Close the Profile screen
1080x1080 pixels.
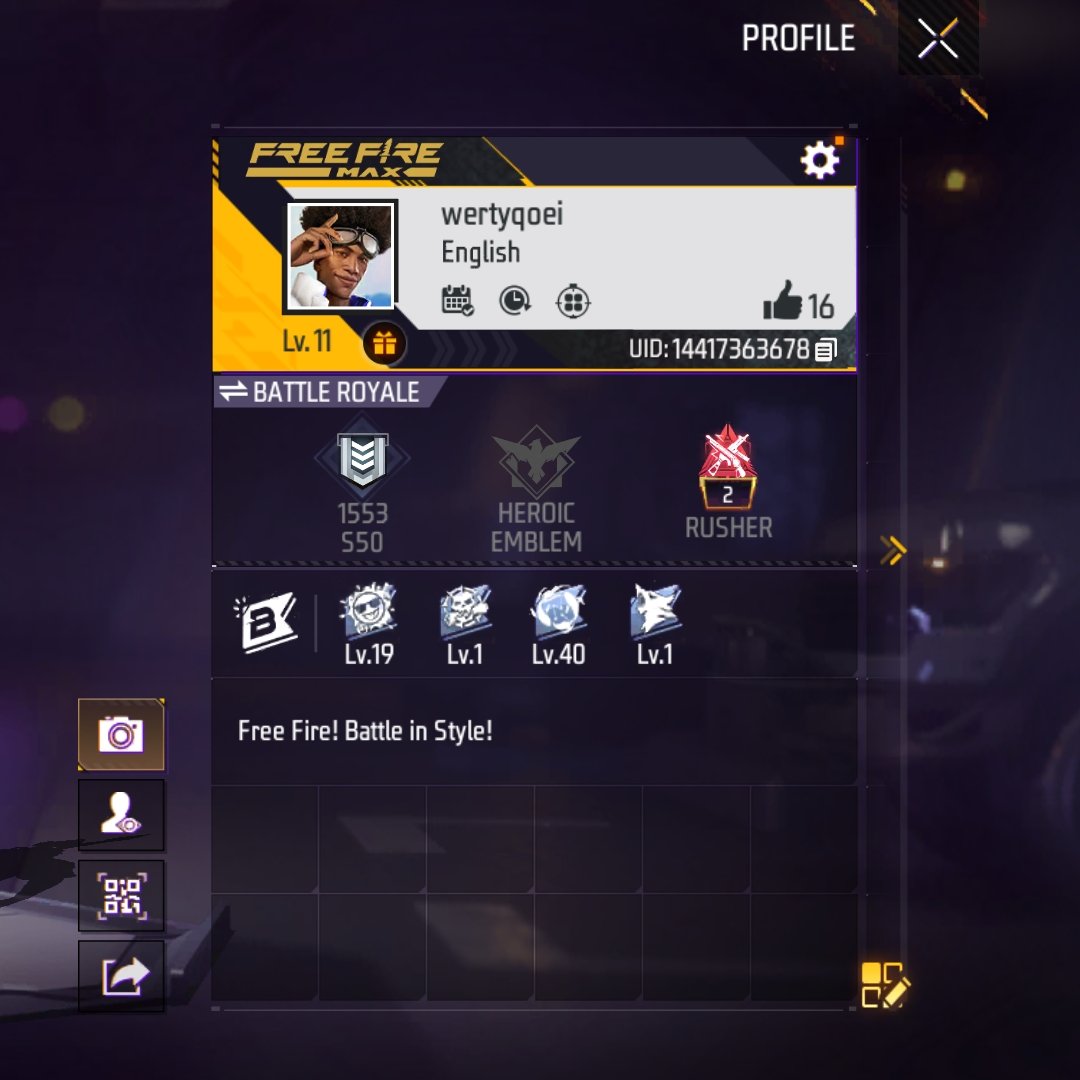point(937,39)
